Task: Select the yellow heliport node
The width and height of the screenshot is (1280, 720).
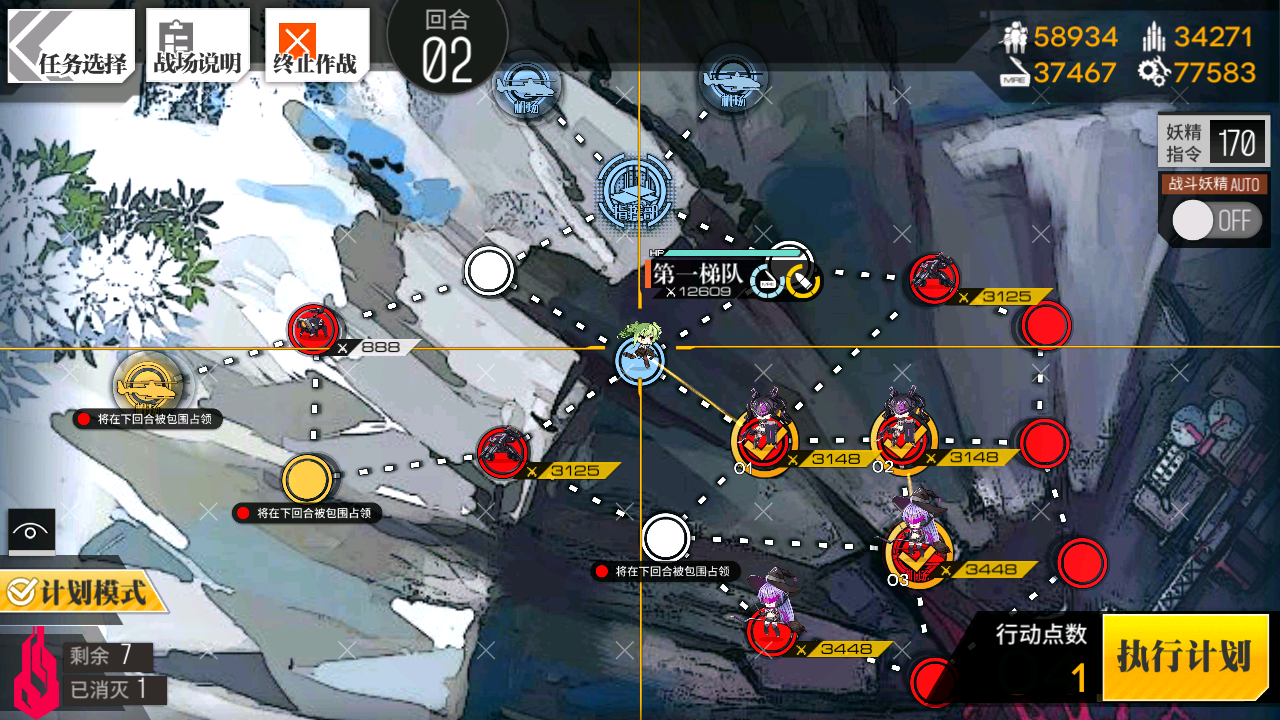Action: pos(148,381)
